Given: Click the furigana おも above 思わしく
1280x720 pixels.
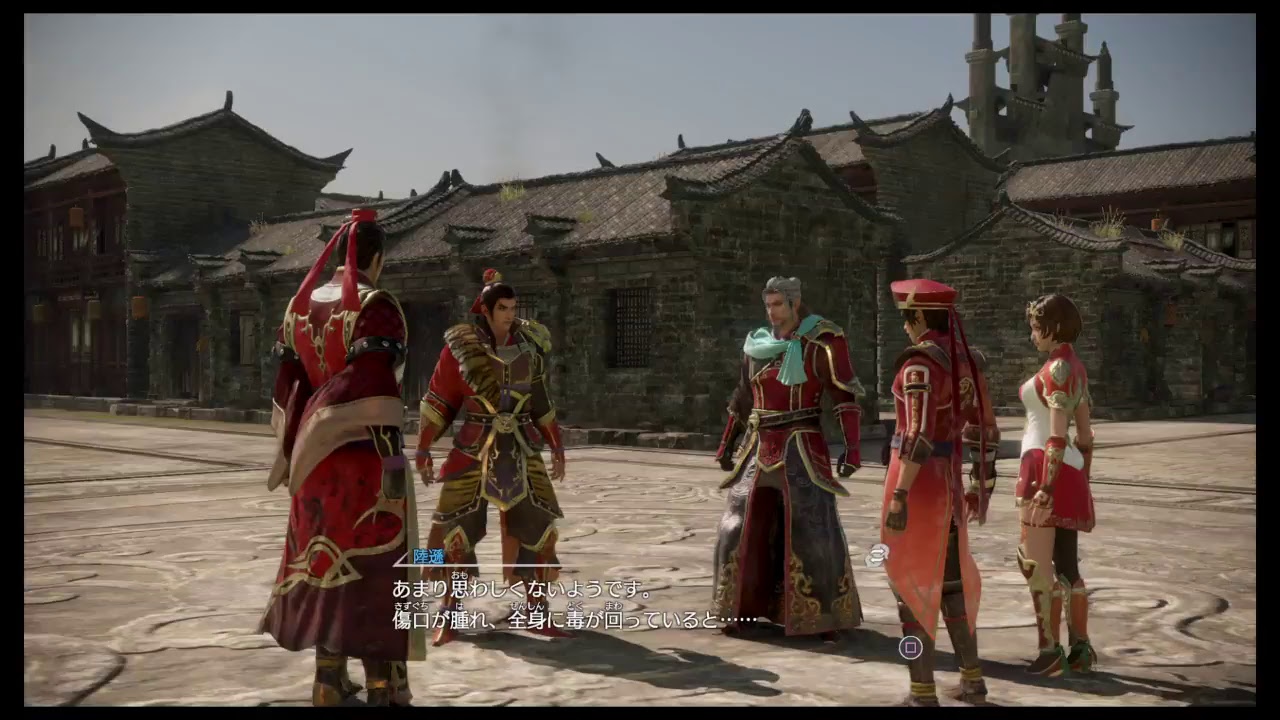Looking at the screenshot, I should [458, 577].
